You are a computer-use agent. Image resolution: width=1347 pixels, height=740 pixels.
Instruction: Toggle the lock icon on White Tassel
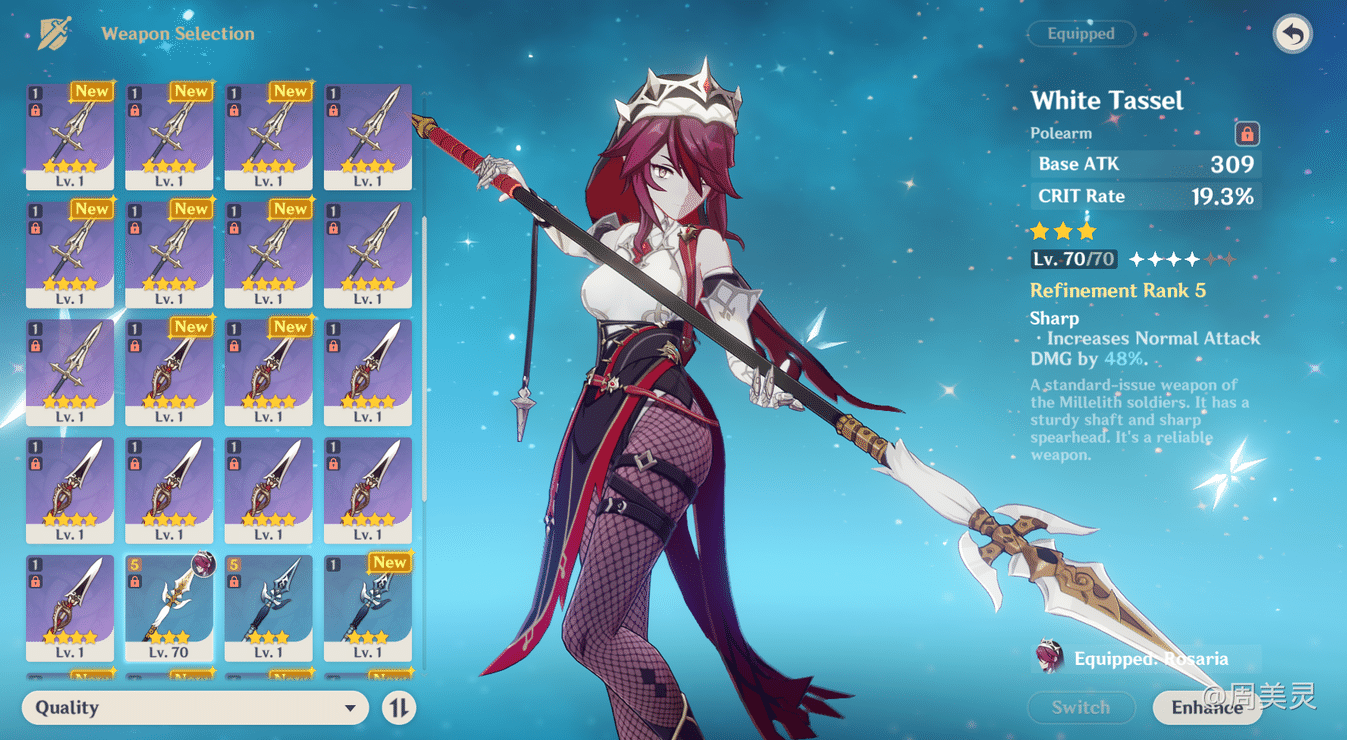[x=1248, y=132]
